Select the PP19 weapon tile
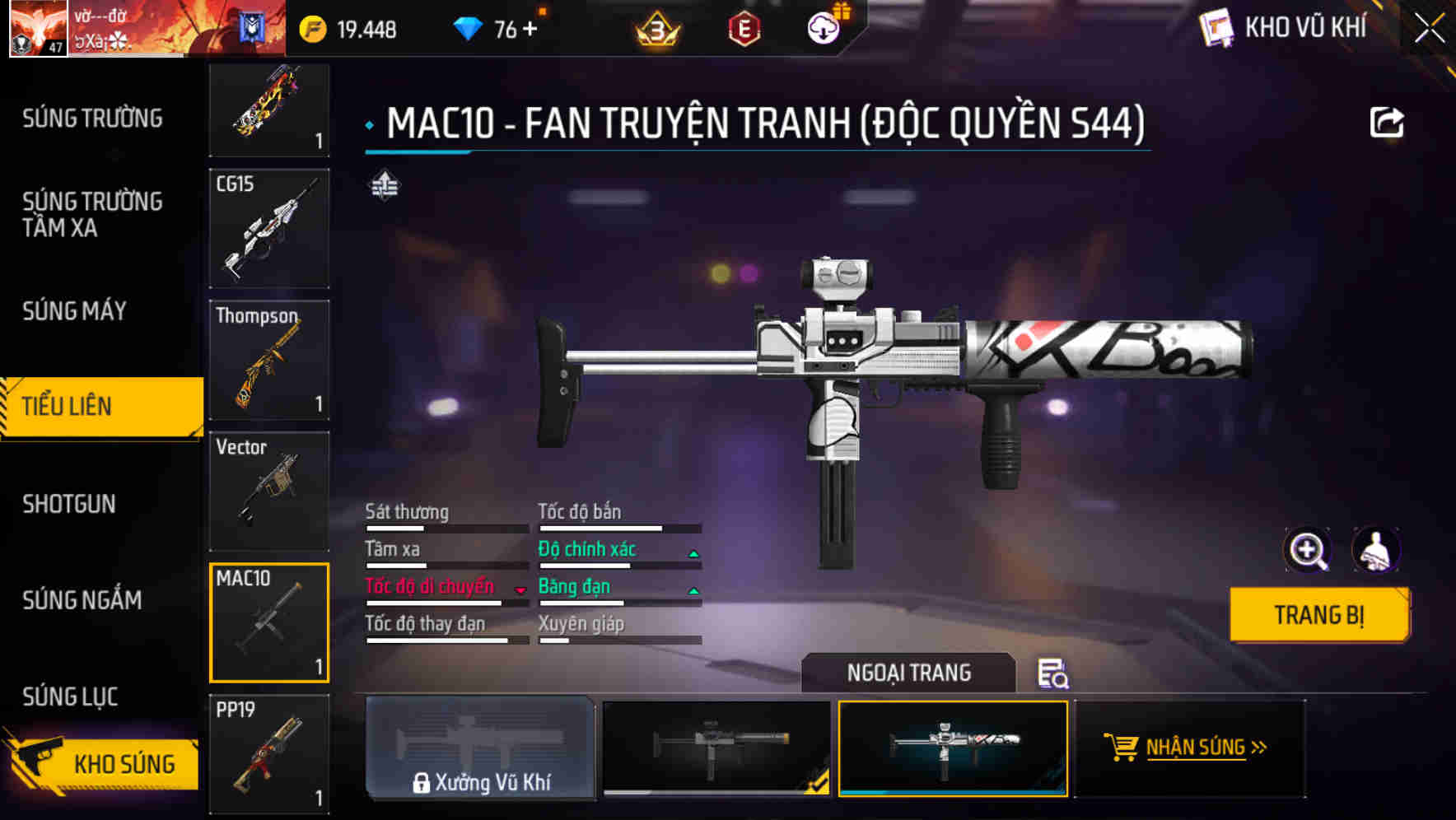This screenshot has width=1456, height=820. (269, 754)
